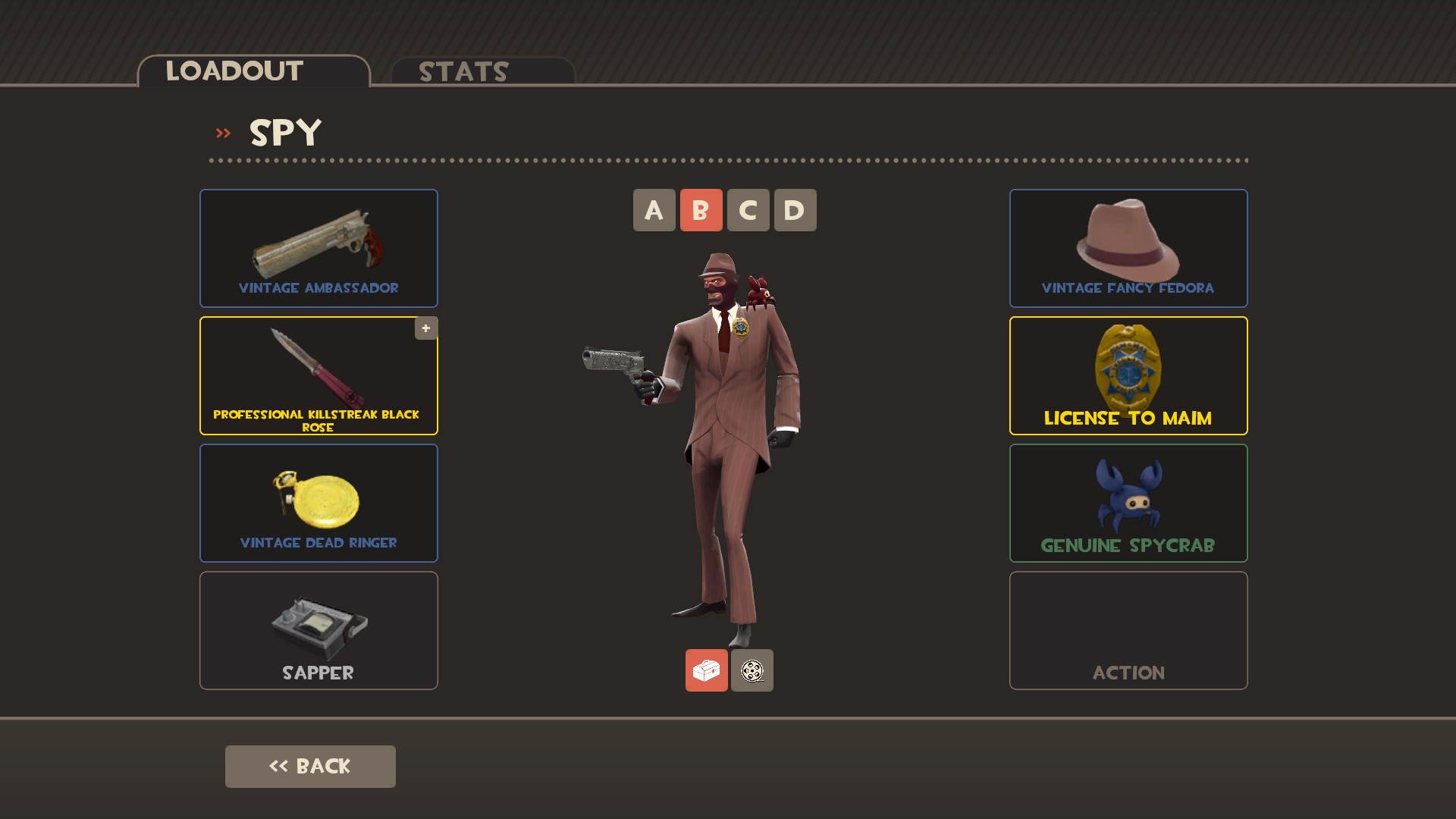Select the Vintage Dead Ringer watch slot
1456x819 pixels.
pyautogui.click(x=318, y=503)
